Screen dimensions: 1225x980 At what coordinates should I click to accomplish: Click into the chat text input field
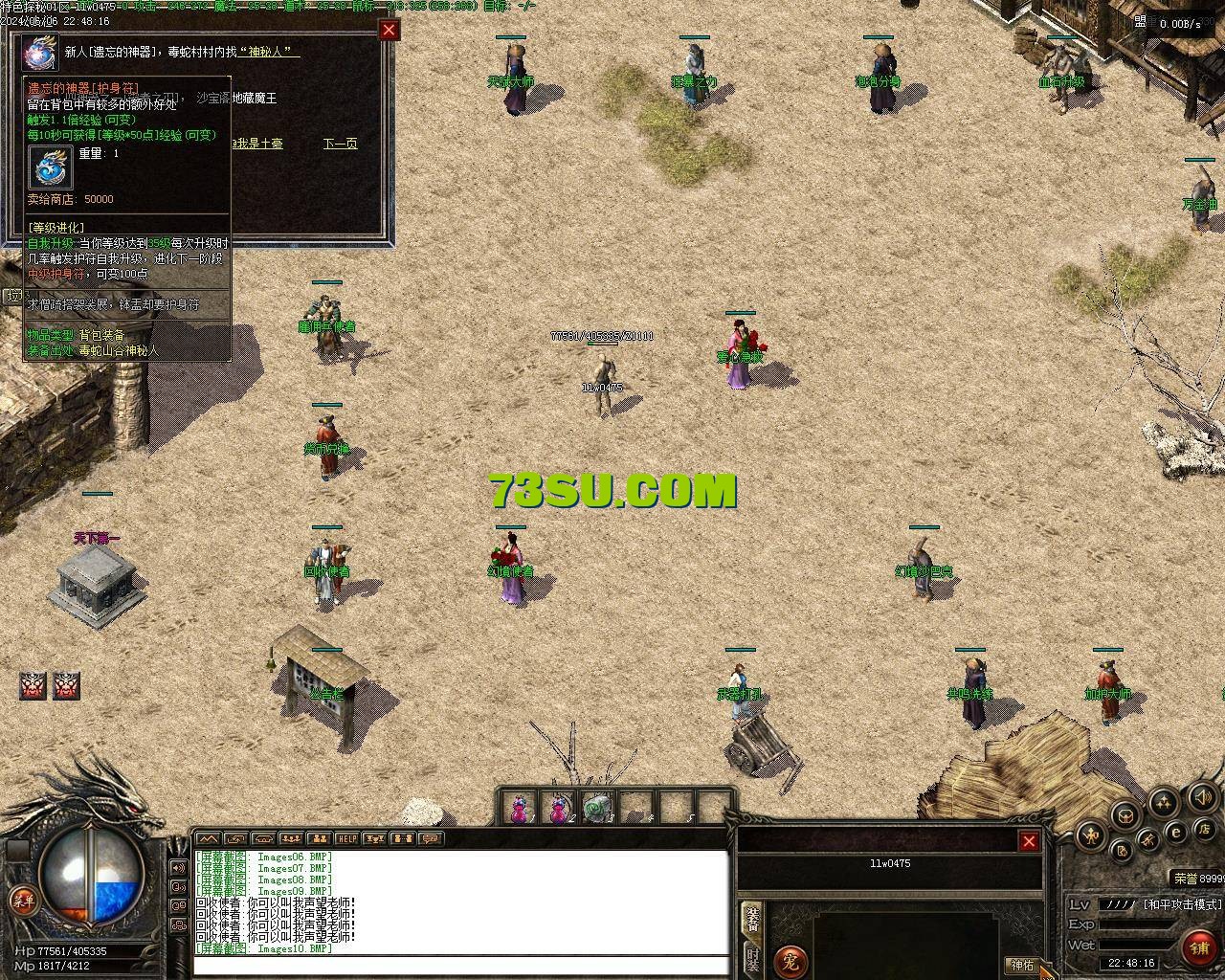click(459, 965)
